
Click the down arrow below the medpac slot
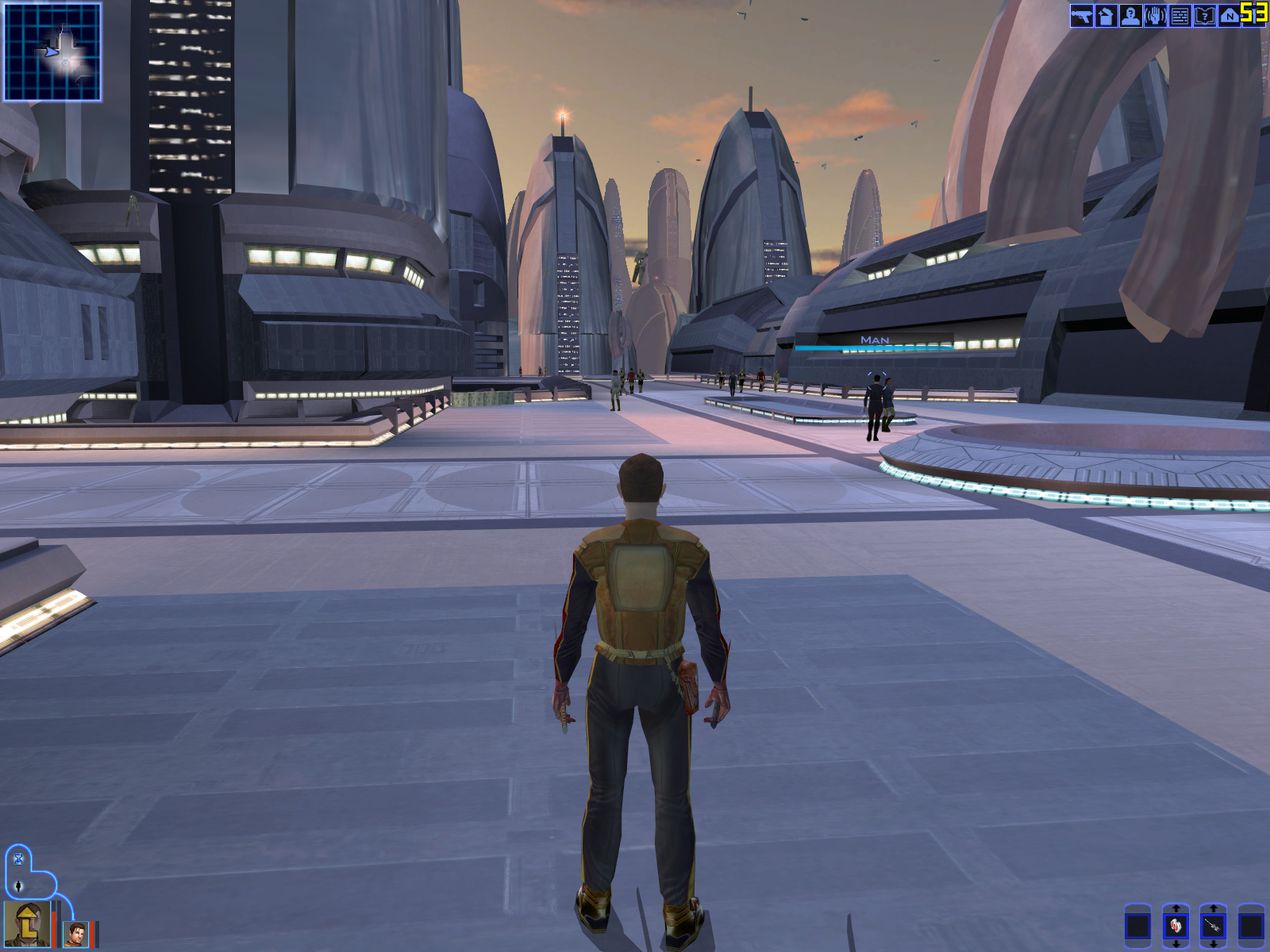click(1176, 944)
